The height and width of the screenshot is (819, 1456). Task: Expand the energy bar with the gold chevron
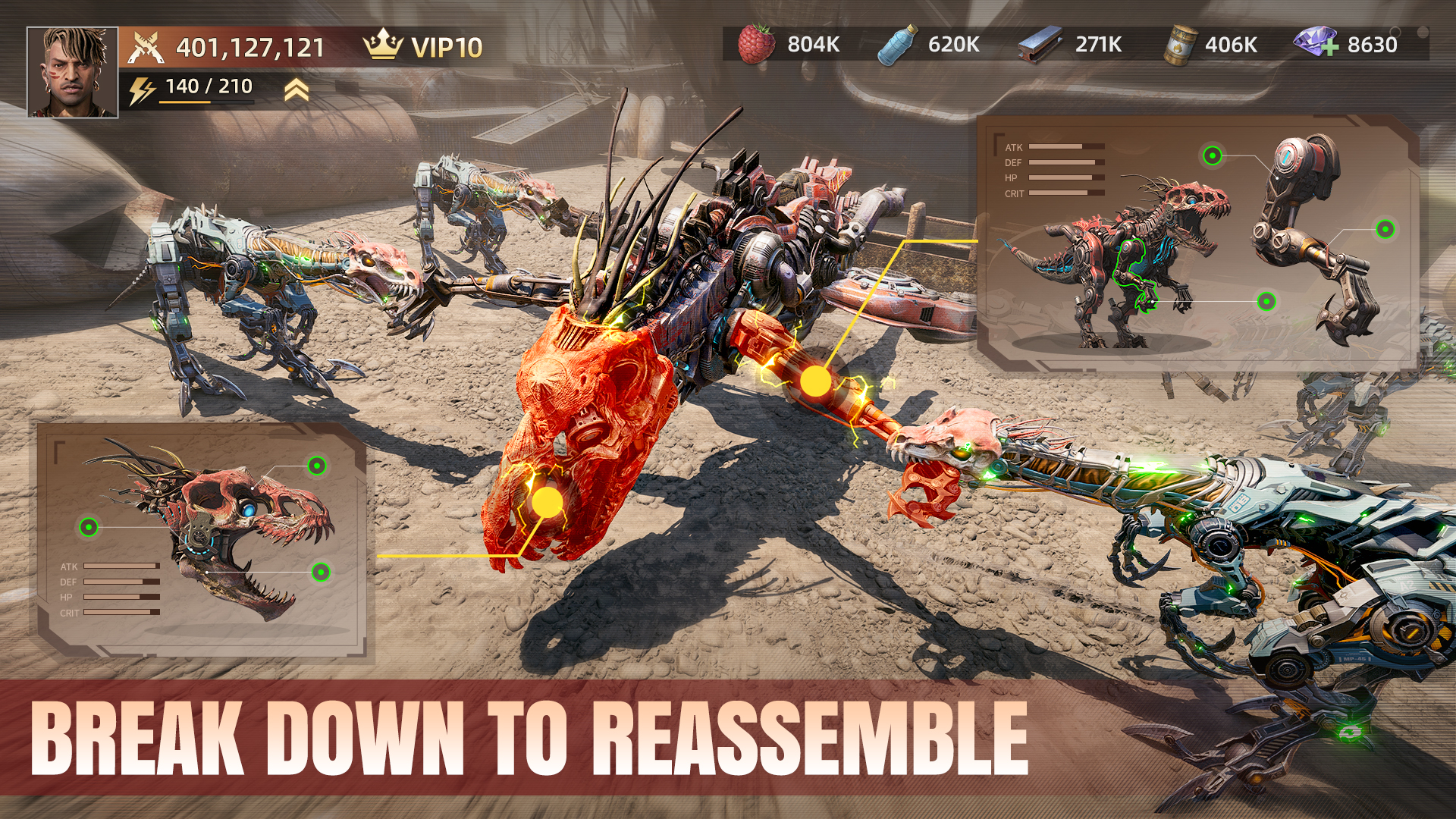click(296, 89)
